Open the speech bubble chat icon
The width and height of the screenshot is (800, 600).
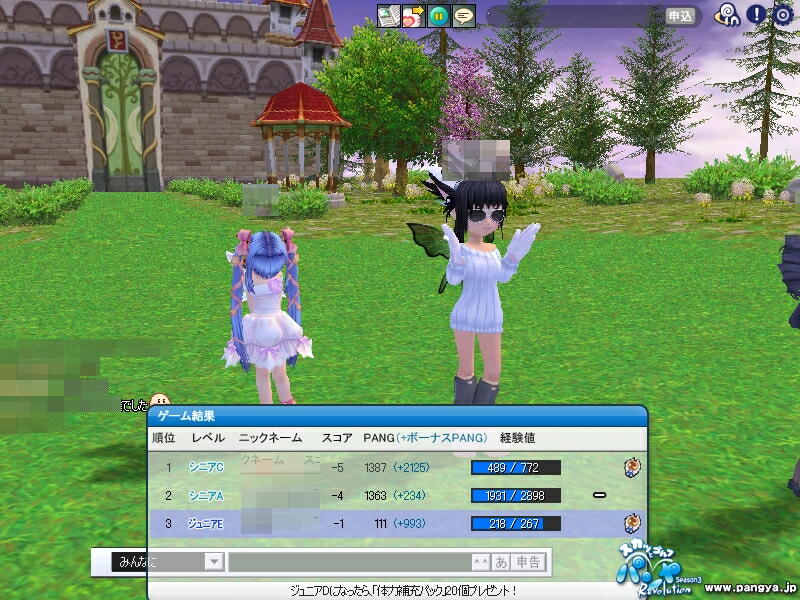point(463,16)
